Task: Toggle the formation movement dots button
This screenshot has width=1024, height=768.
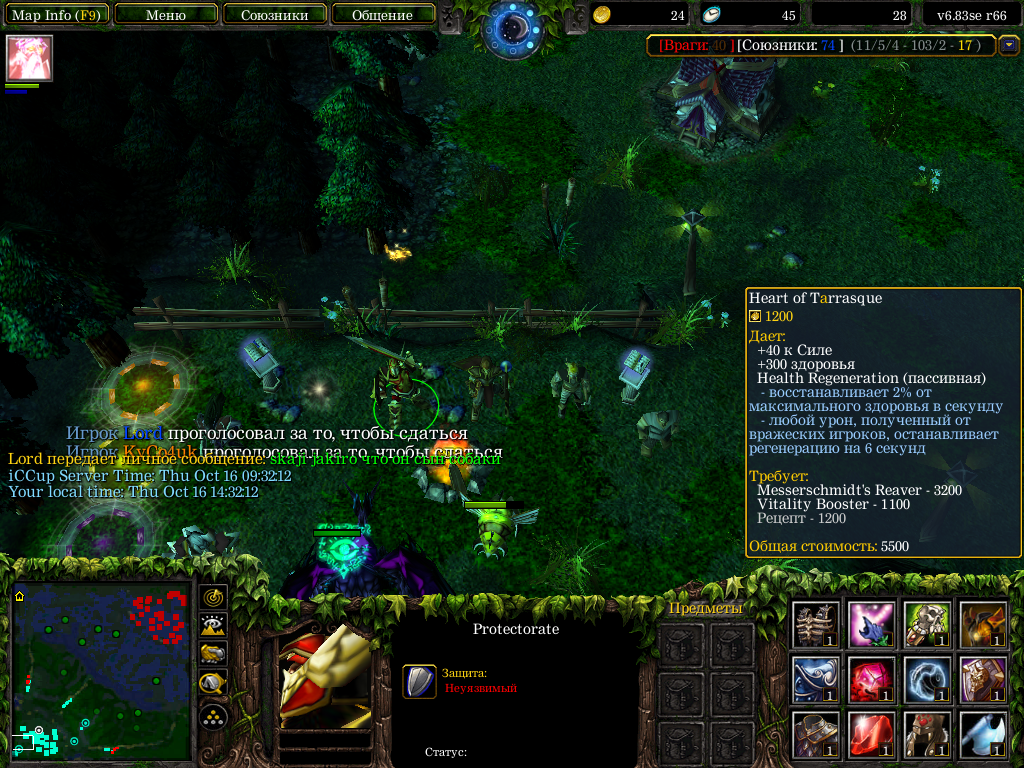Action: point(213,716)
